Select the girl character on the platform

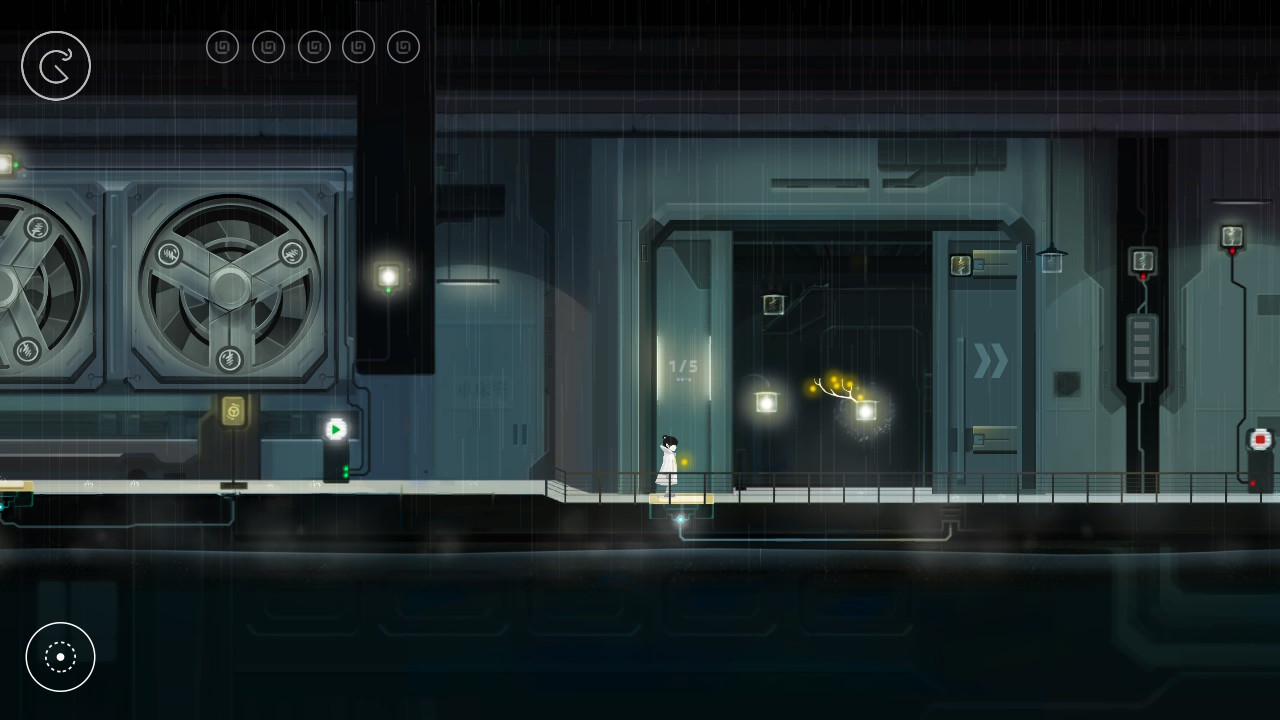tap(666, 458)
